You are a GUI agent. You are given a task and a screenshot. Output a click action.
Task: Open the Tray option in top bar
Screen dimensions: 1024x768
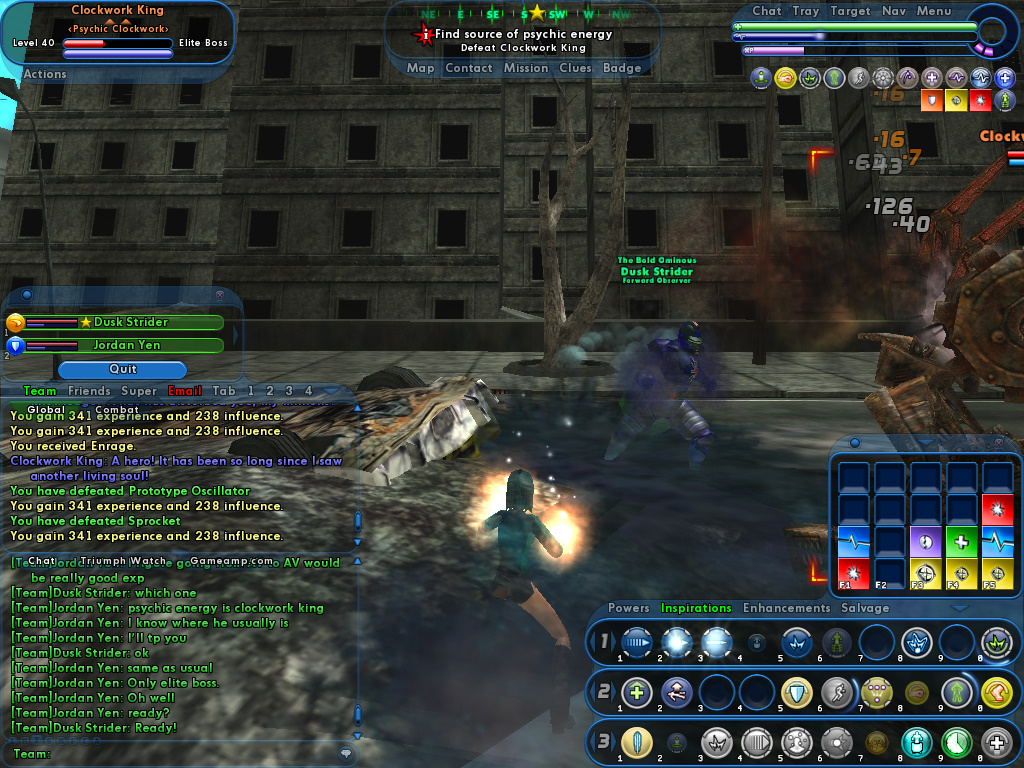click(805, 11)
